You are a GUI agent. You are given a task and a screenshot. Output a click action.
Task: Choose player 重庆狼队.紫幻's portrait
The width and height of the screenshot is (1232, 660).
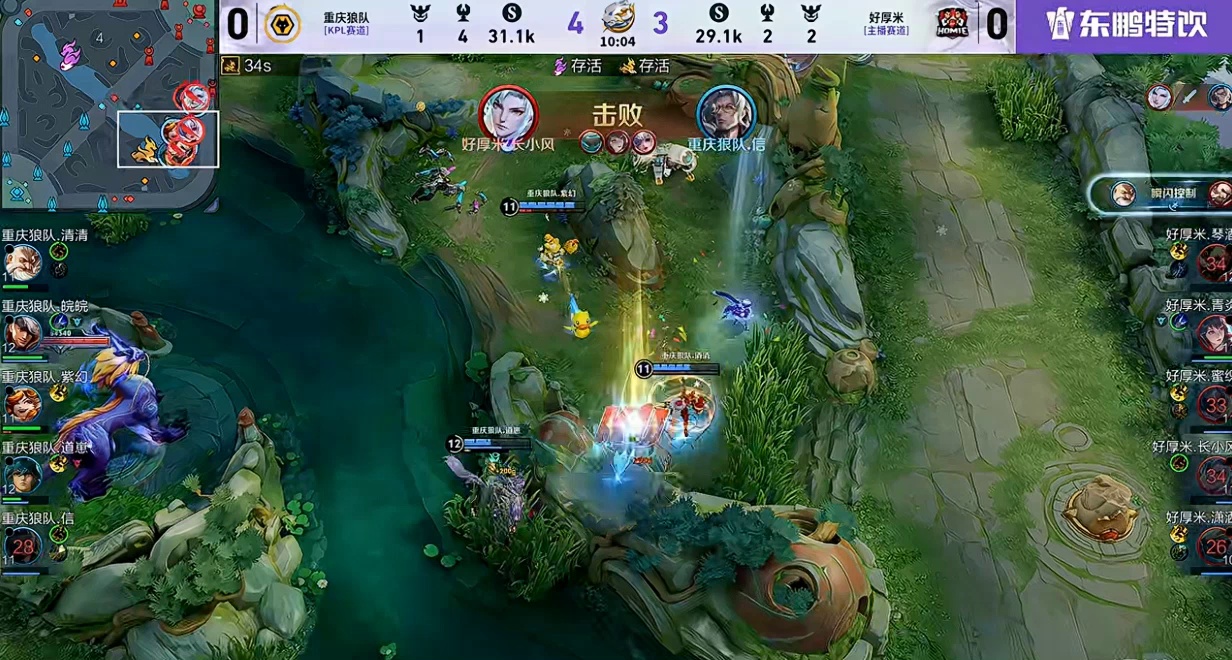pyautogui.click(x=21, y=402)
